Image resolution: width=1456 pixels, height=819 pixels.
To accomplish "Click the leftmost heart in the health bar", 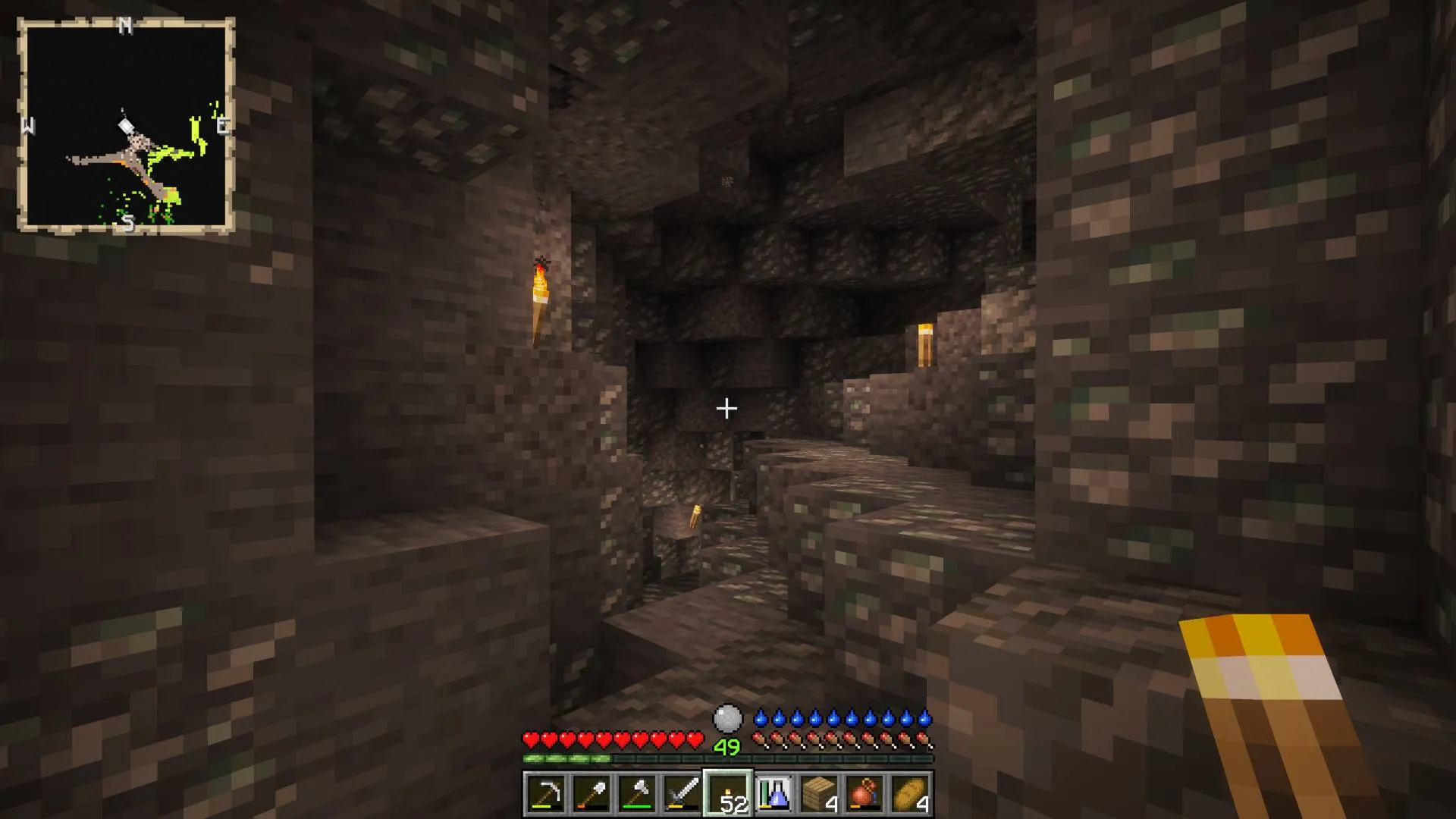I will coord(531,737).
